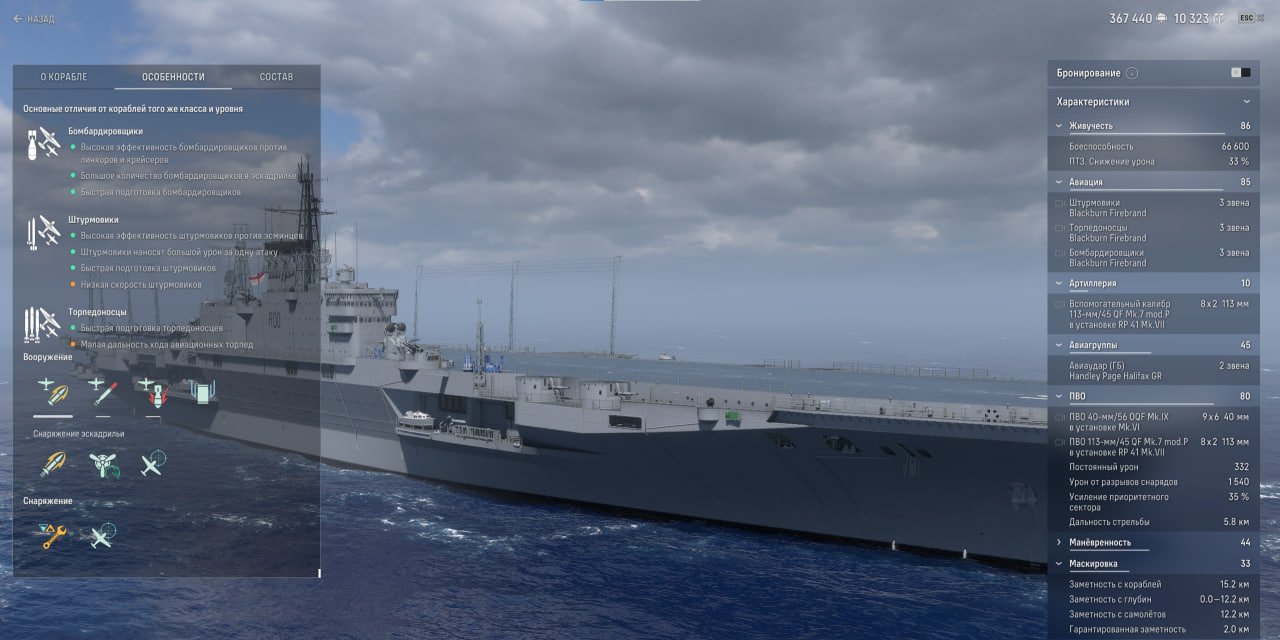Show info about Бронирование

(x=1132, y=73)
